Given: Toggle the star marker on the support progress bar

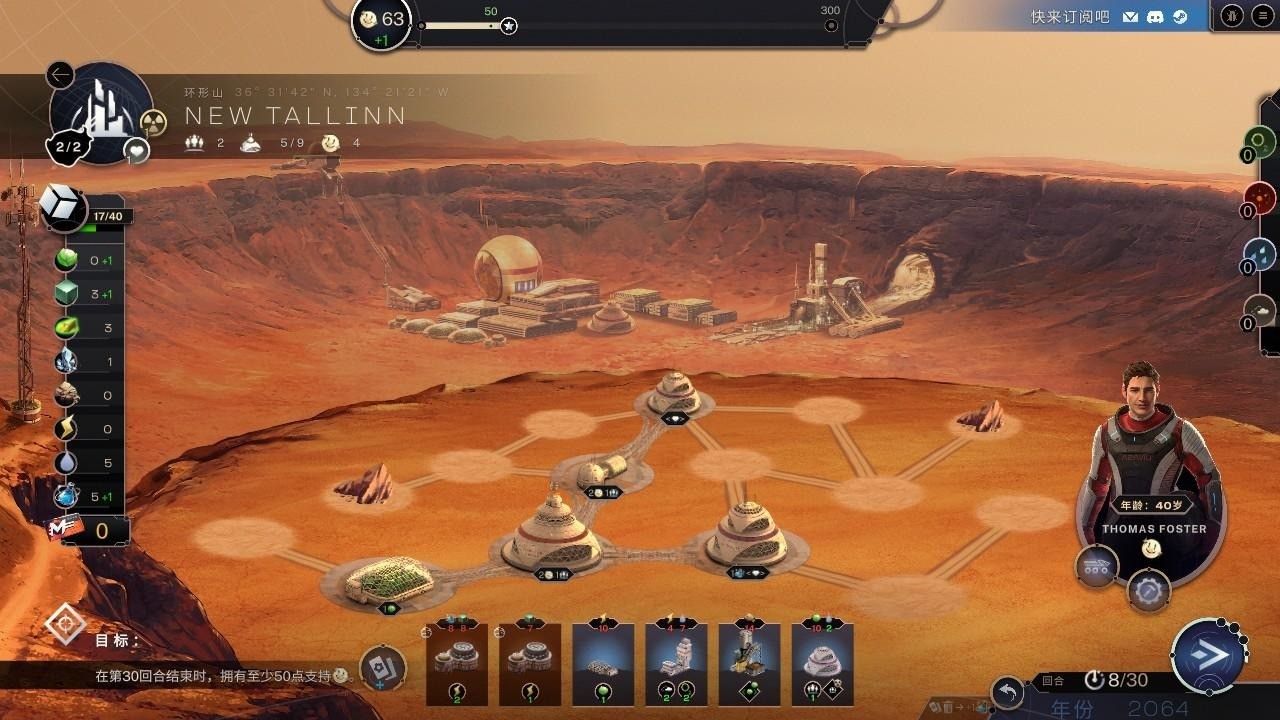Looking at the screenshot, I should [508, 27].
